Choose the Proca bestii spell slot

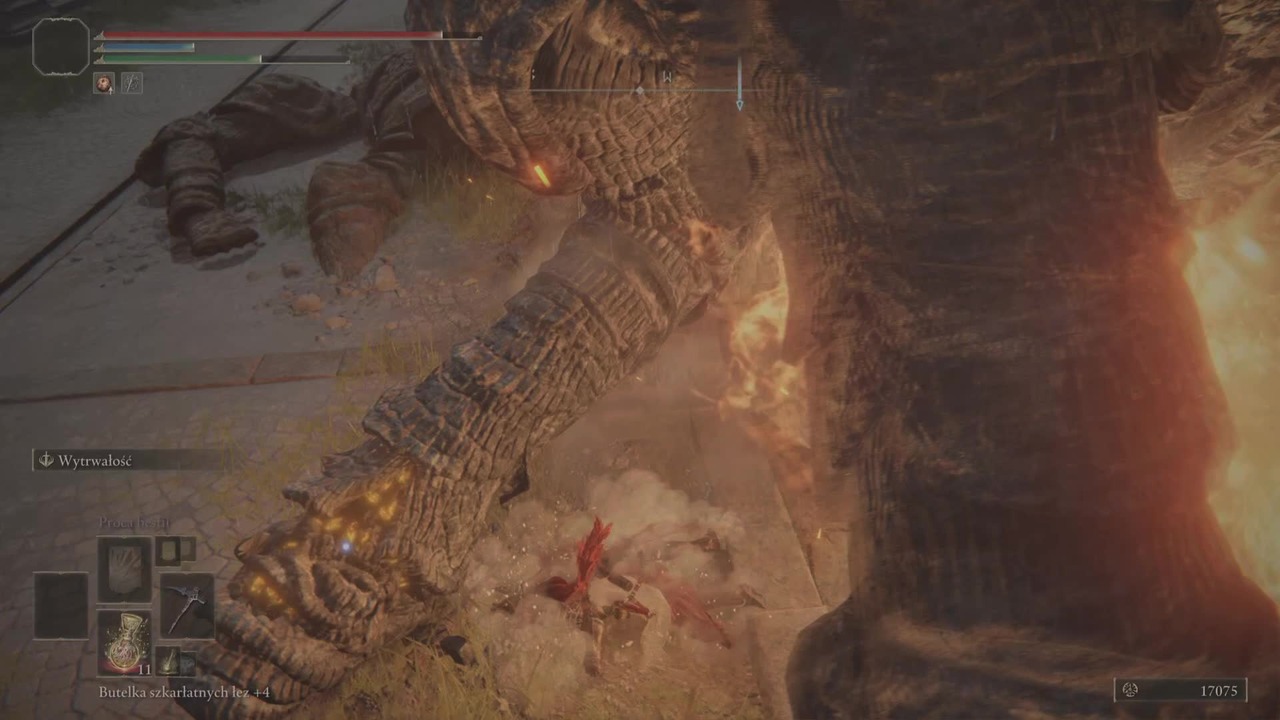(x=124, y=569)
